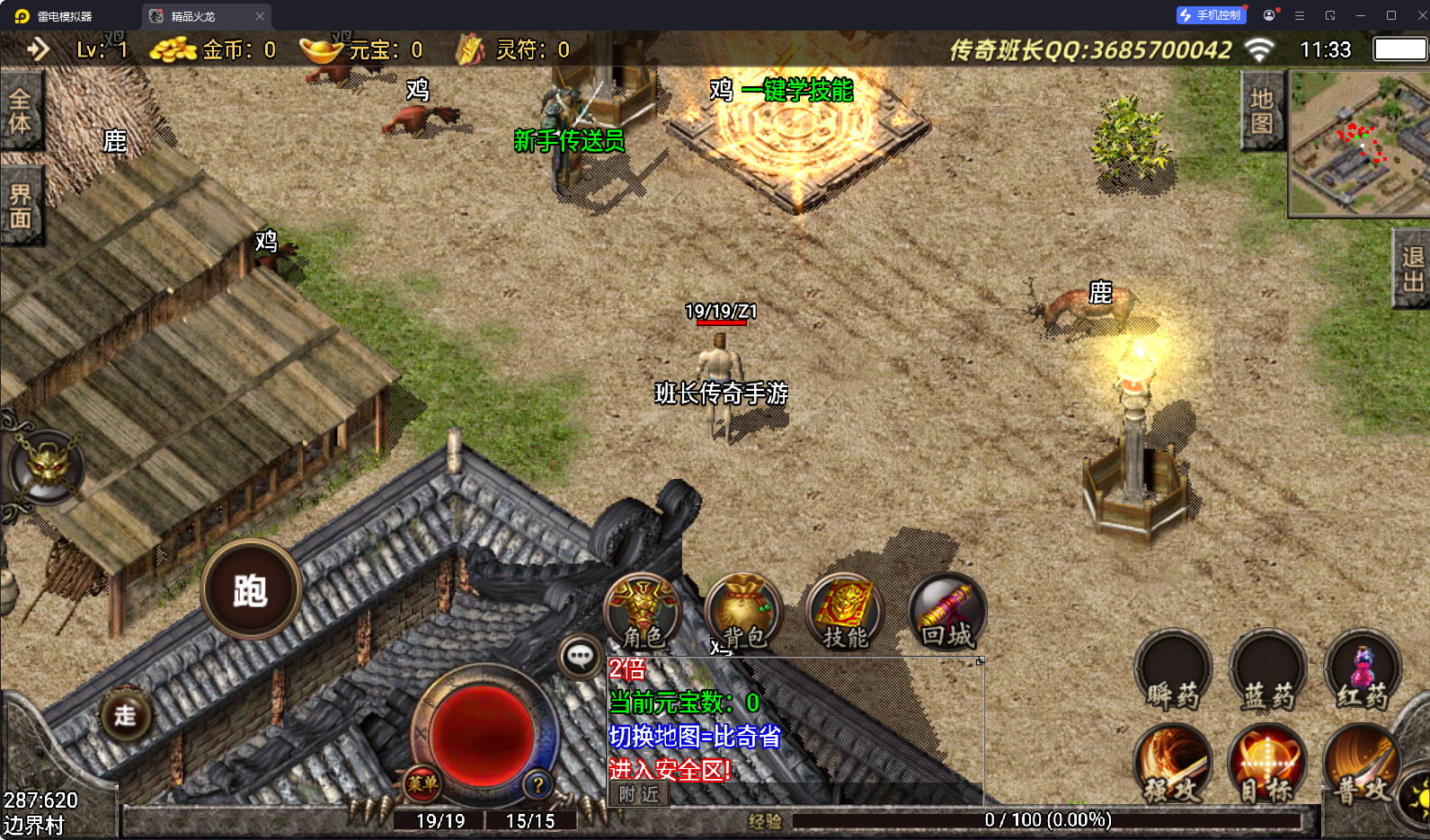The height and width of the screenshot is (840, 1430).
Task: Activate the 目标 target lock button
Action: [x=1267, y=764]
